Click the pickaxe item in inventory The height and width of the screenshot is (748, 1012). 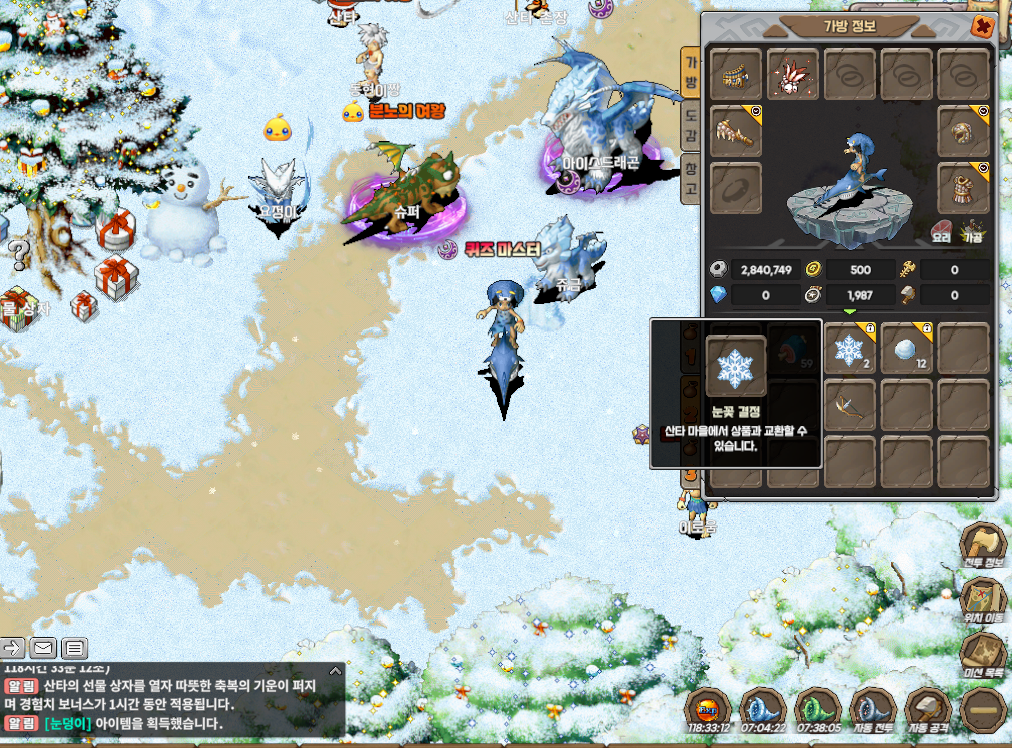coord(849,405)
